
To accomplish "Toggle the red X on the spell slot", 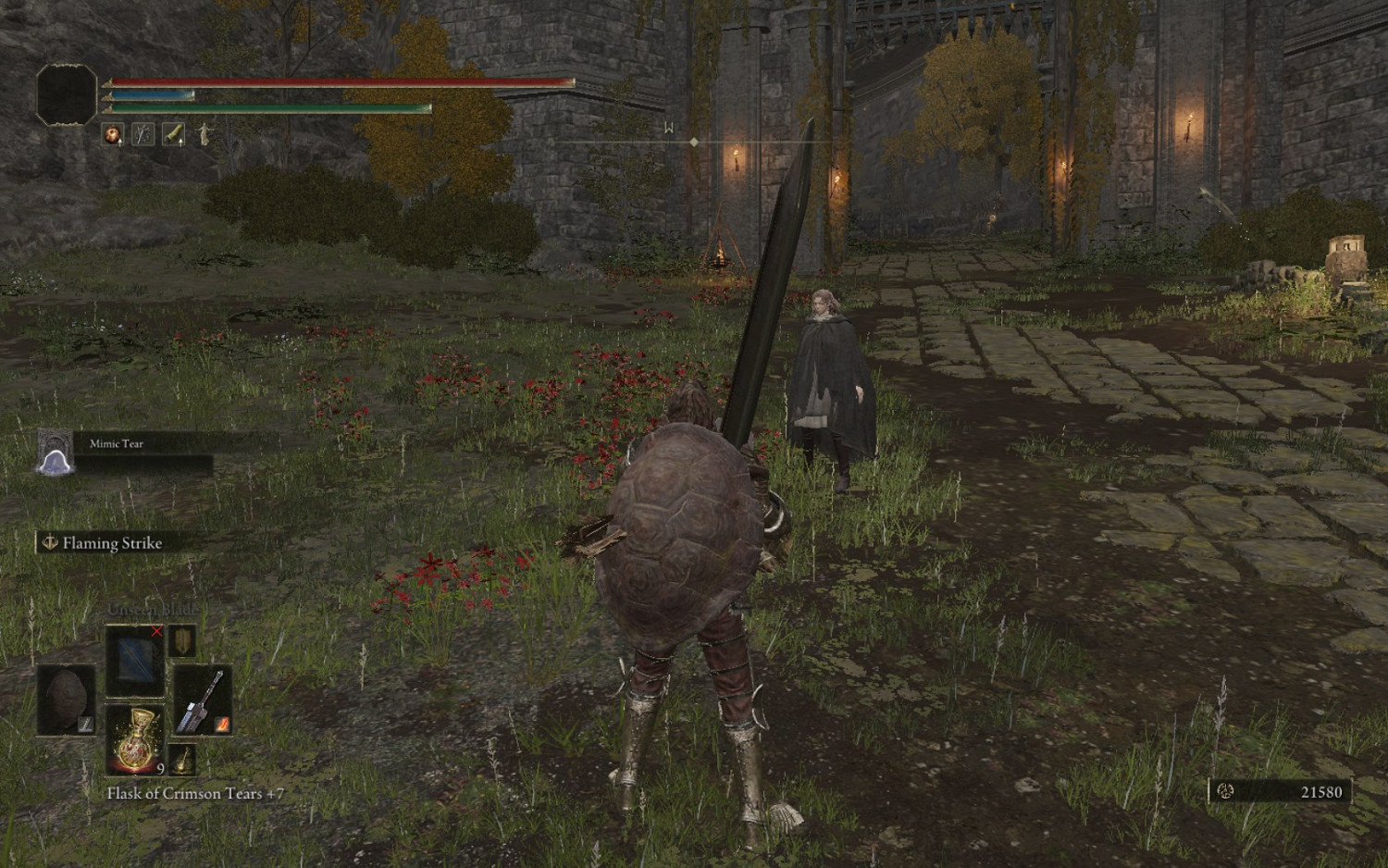I will 157,631.
